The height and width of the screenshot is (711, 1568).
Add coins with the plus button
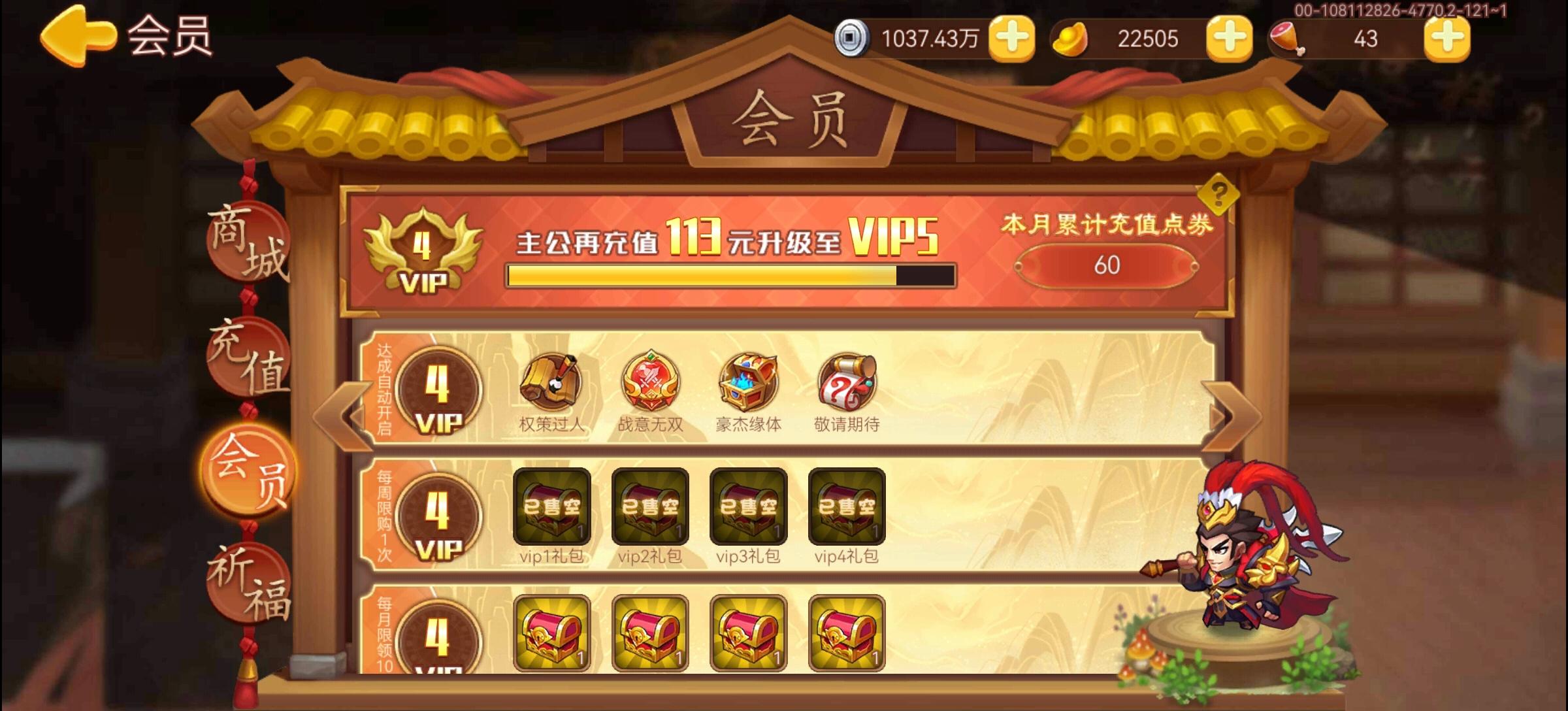[x=1012, y=38]
